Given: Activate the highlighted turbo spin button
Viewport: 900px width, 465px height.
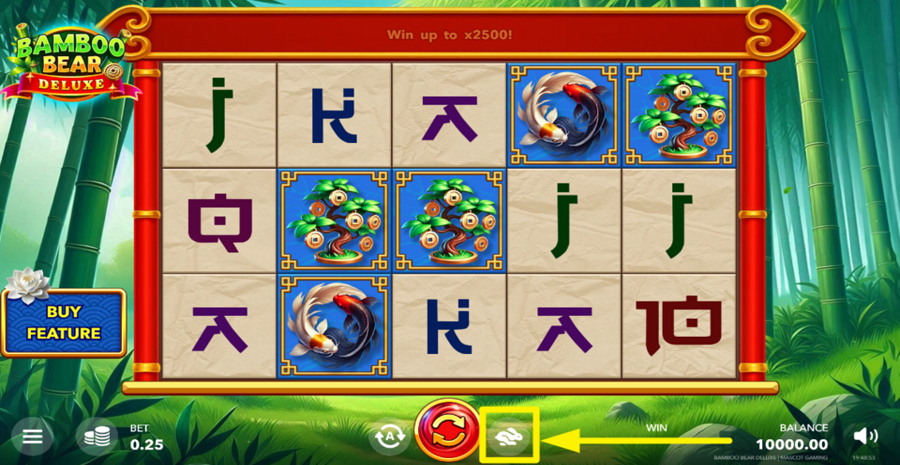Looking at the screenshot, I should 509,436.
